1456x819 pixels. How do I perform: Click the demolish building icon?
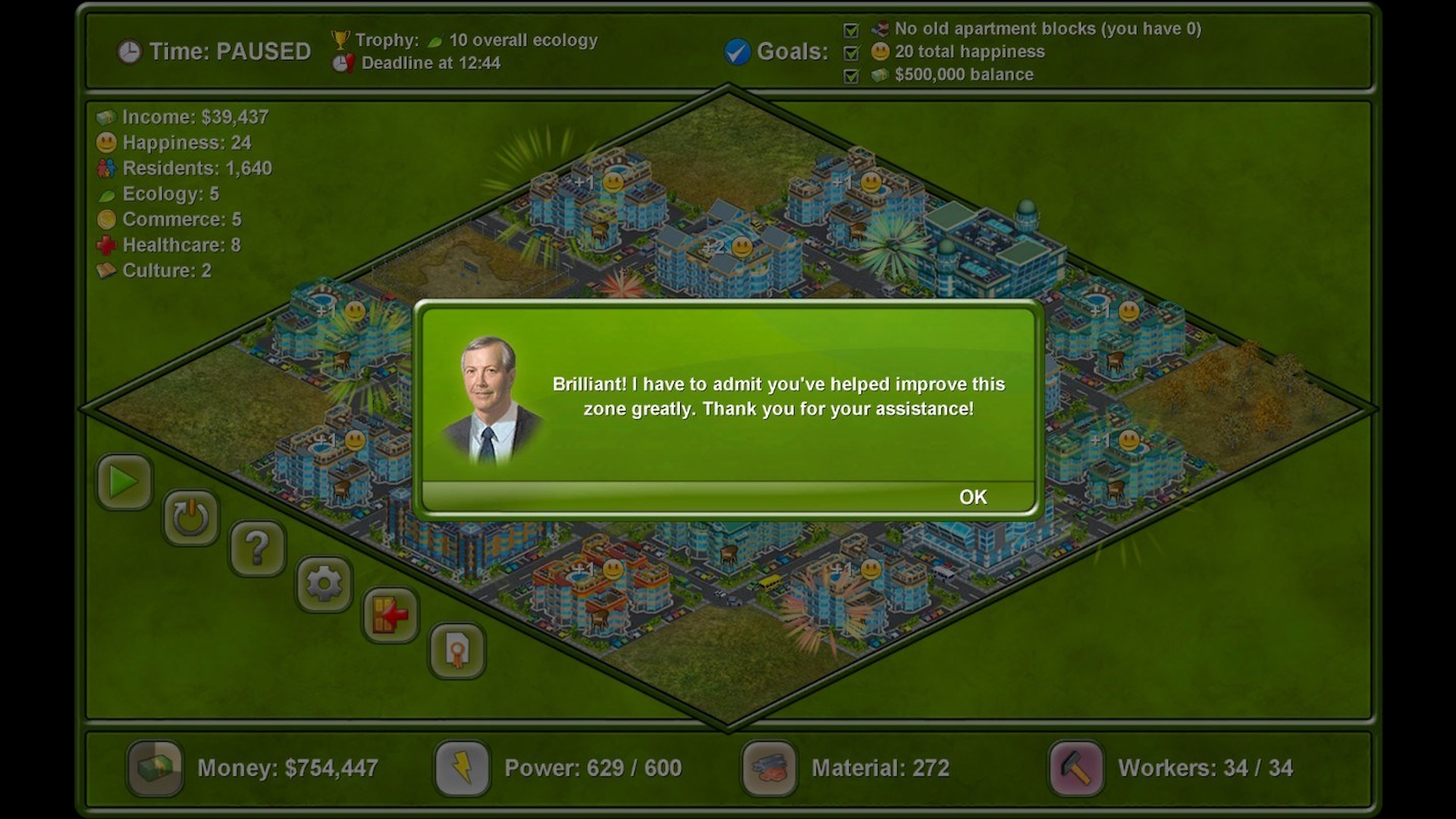(x=389, y=616)
